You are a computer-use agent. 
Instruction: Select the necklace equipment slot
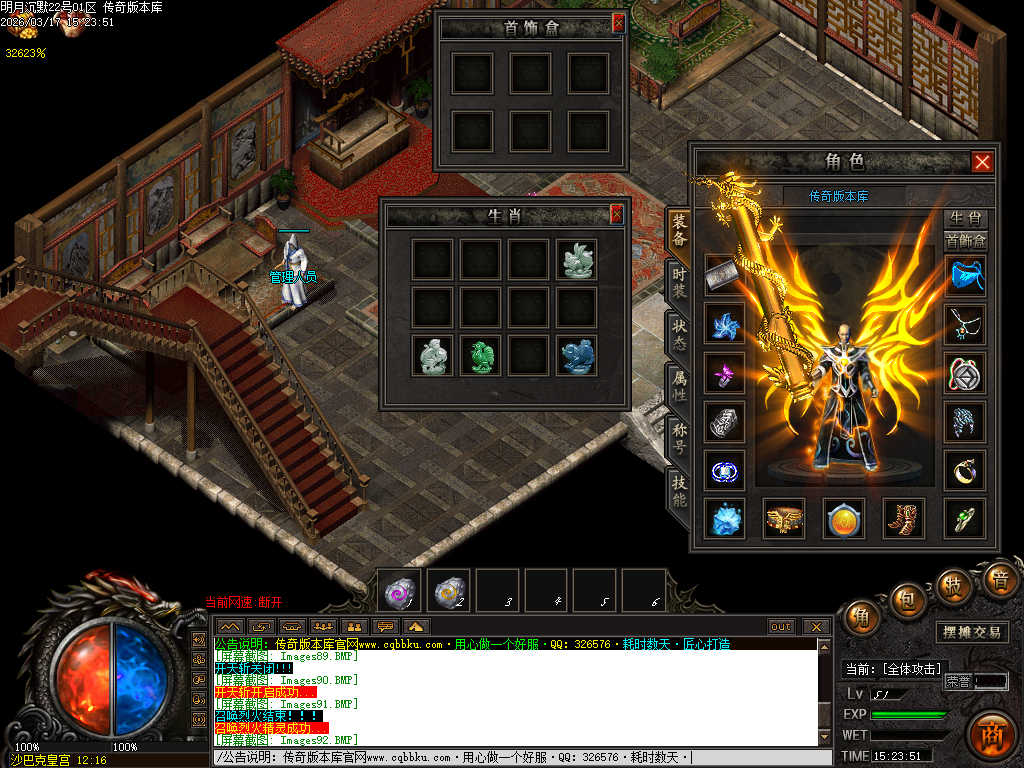point(965,324)
